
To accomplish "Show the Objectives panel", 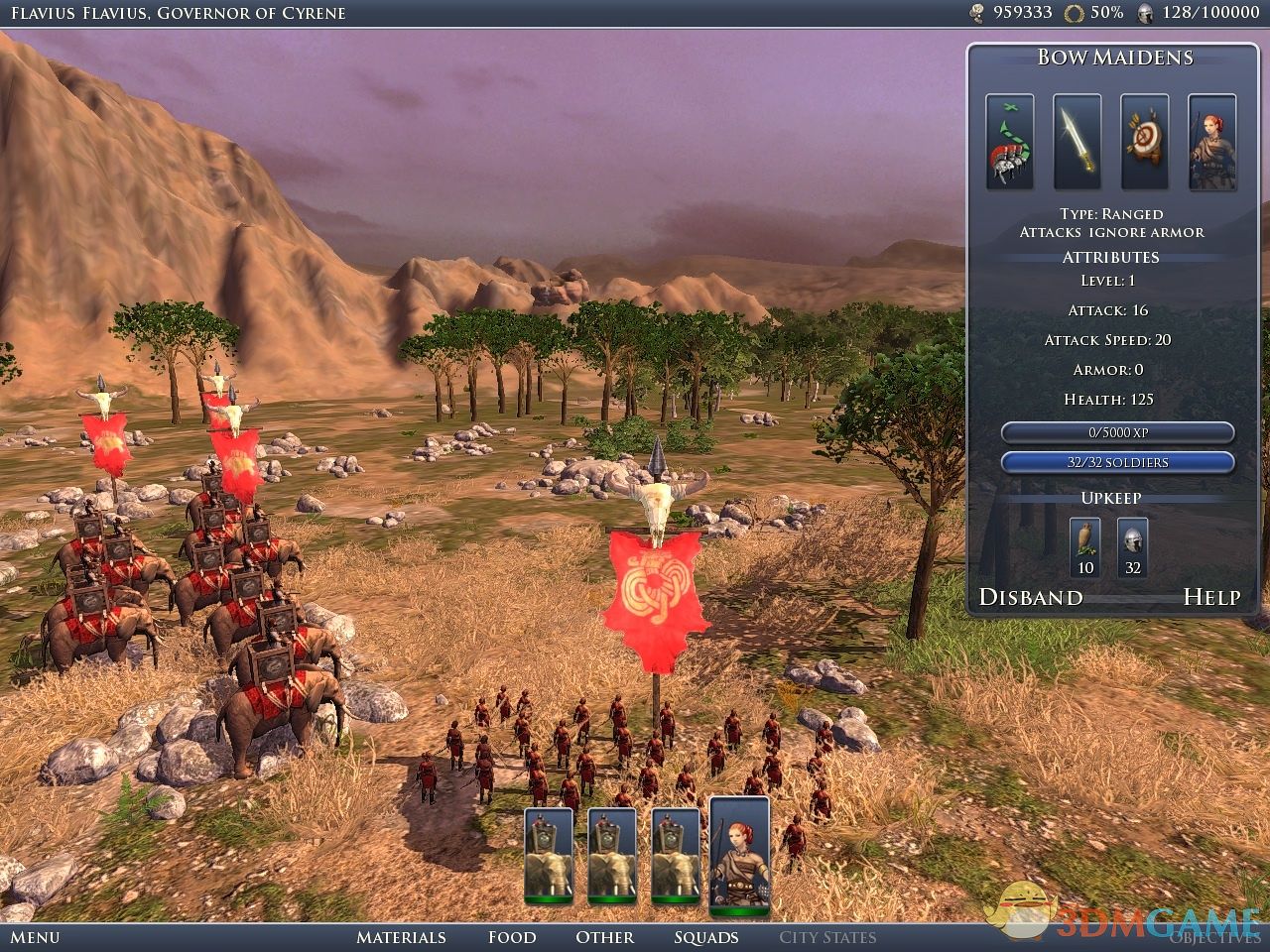I will point(1213,937).
